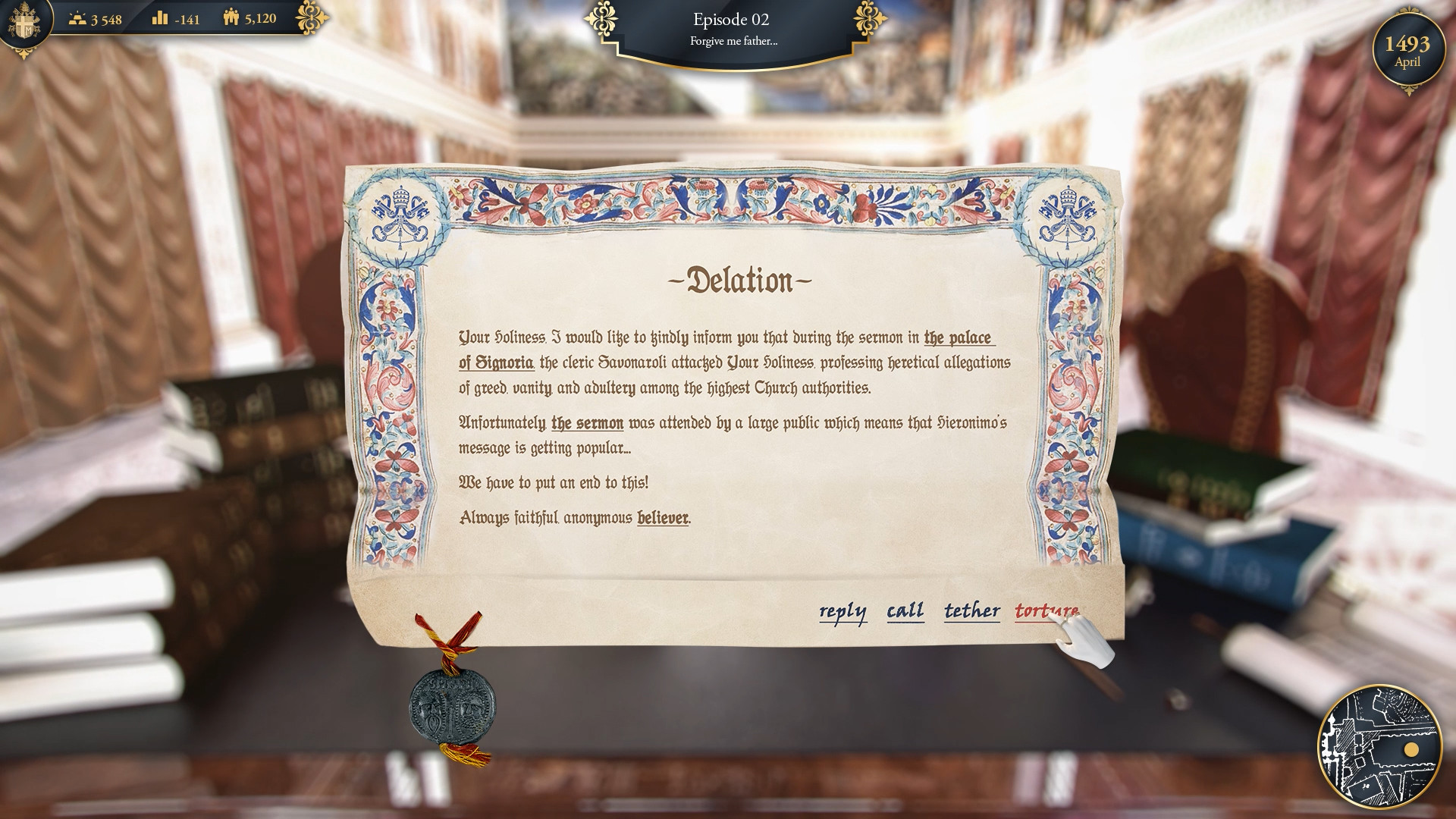Image resolution: width=1456 pixels, height=819 pixels.
Task: Click the gold marker dot on the map medallion
Action: [1412, 750]
